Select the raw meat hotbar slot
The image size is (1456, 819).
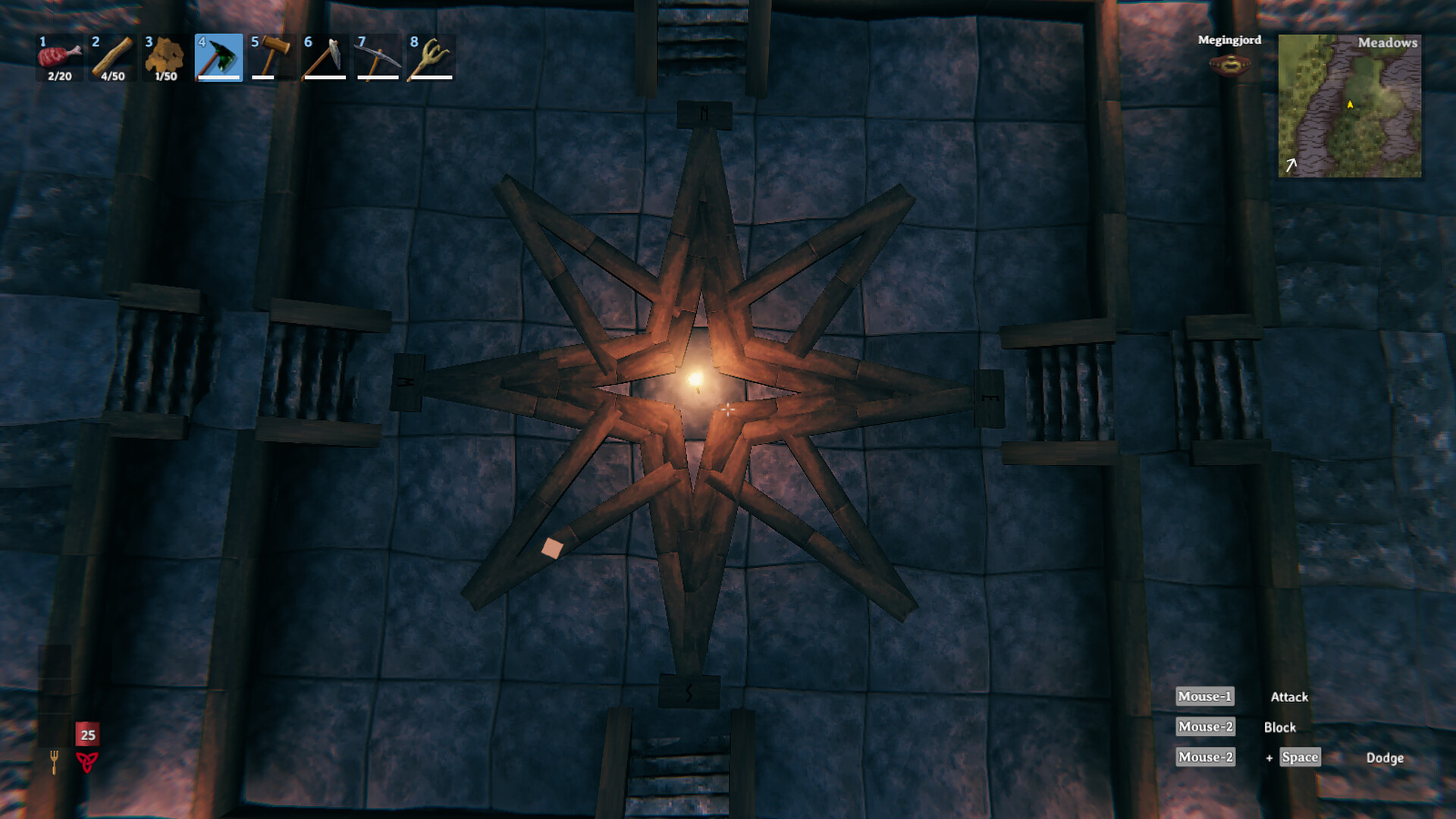click(60, 58)
